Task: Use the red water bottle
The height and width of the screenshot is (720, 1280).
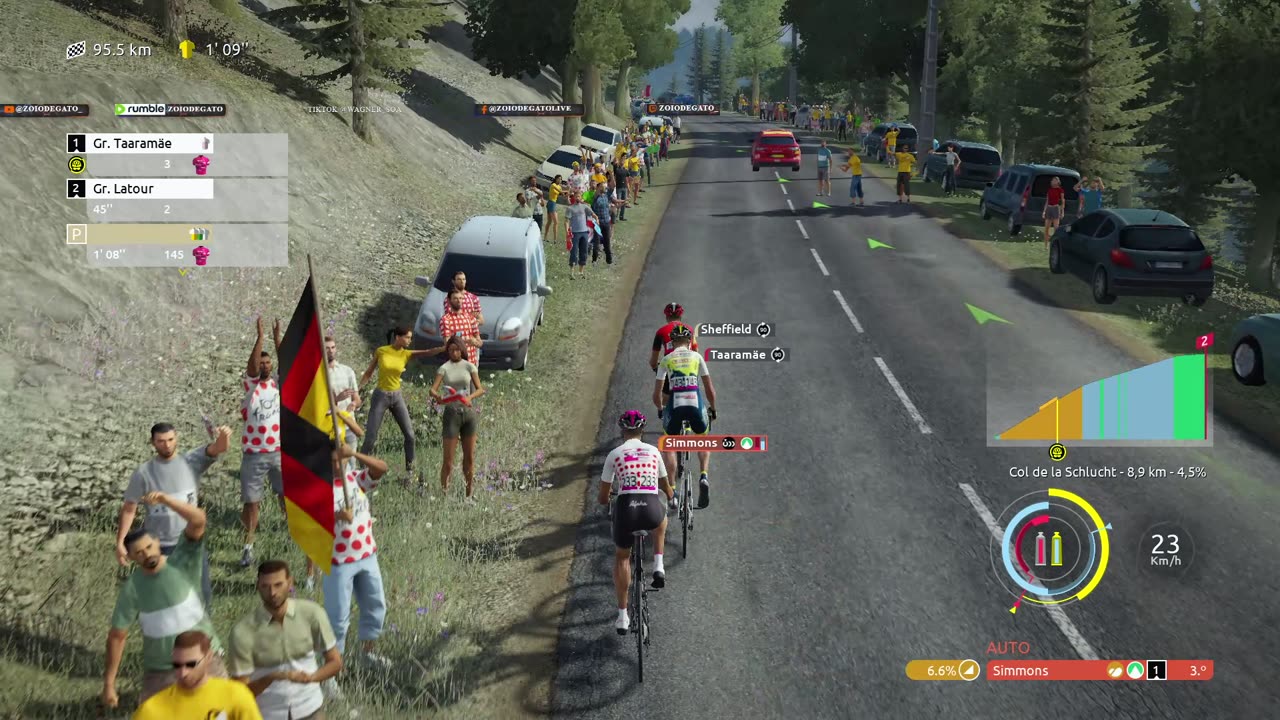Action: (x=1041, y=548)
